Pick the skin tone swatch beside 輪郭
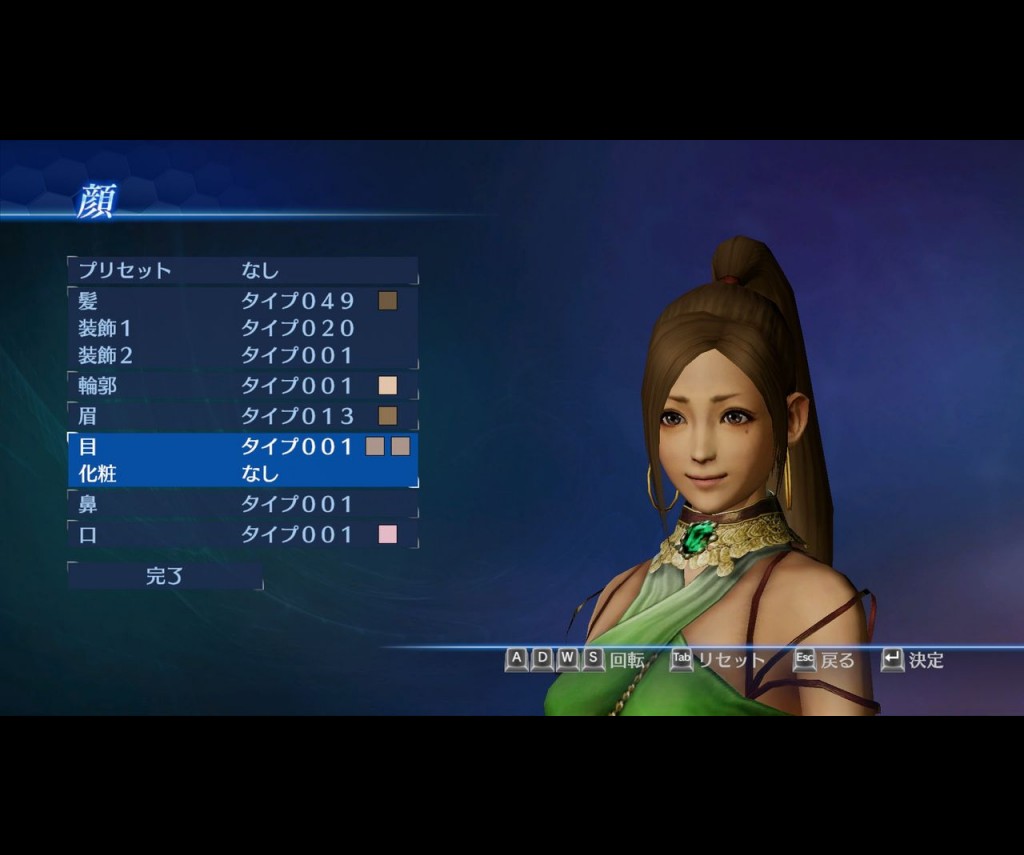1024x855 pixels. tap(388, 386)
